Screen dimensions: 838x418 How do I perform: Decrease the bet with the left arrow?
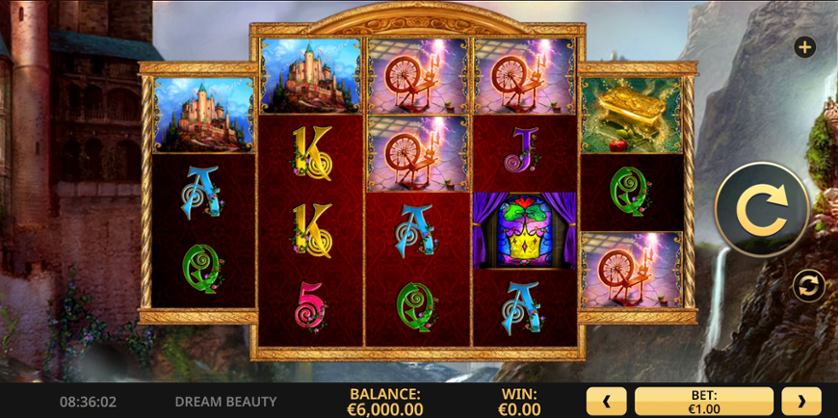[606, 401]
